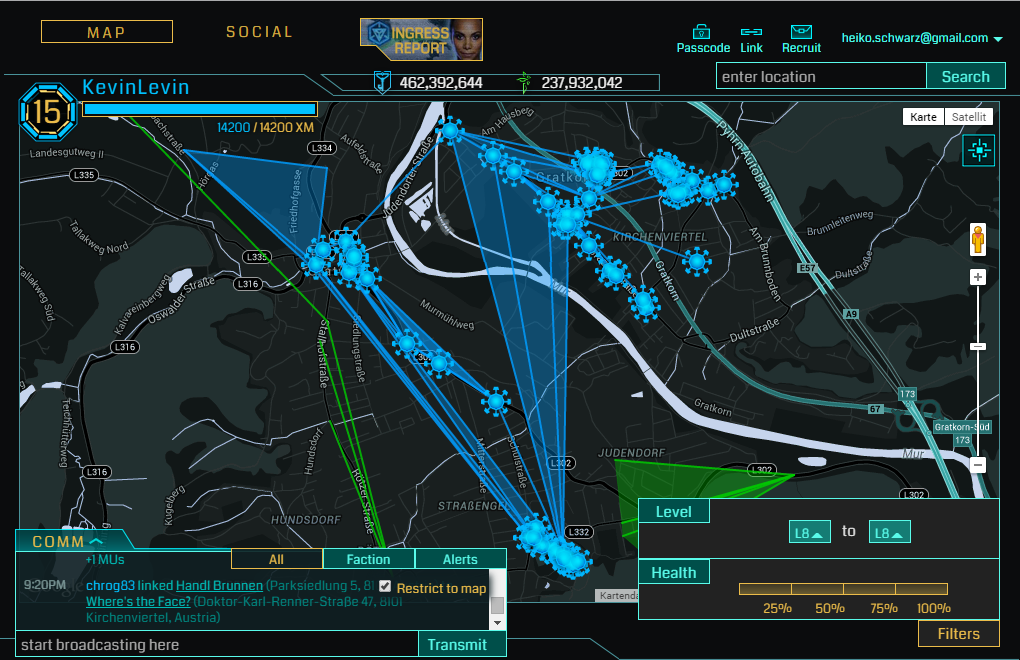Switch to the SOCIAL section
This screenshot has width=1020, height=660.
click(x=259, y=32)
